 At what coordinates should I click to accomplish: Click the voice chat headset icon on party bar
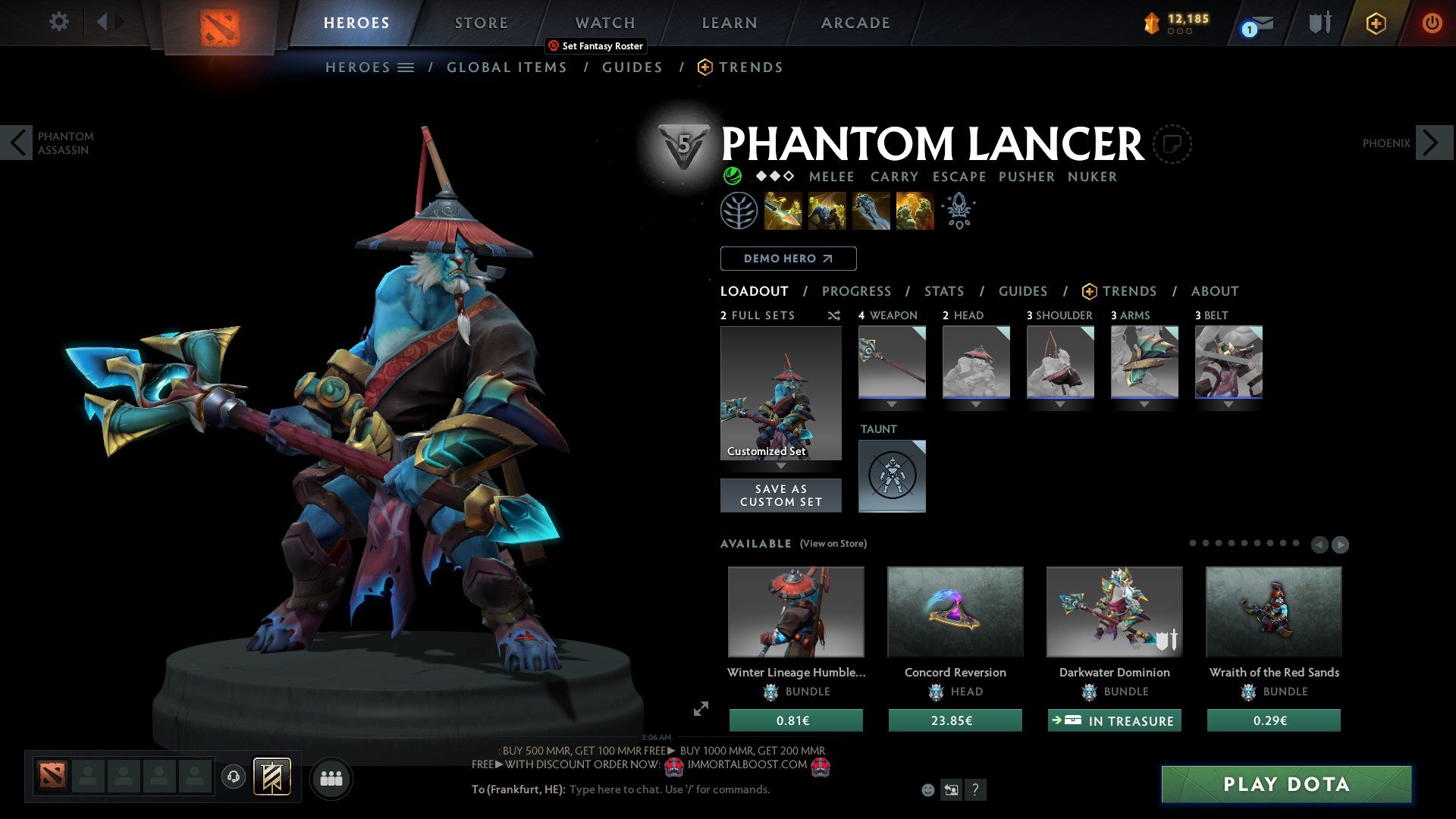point(233,777)
